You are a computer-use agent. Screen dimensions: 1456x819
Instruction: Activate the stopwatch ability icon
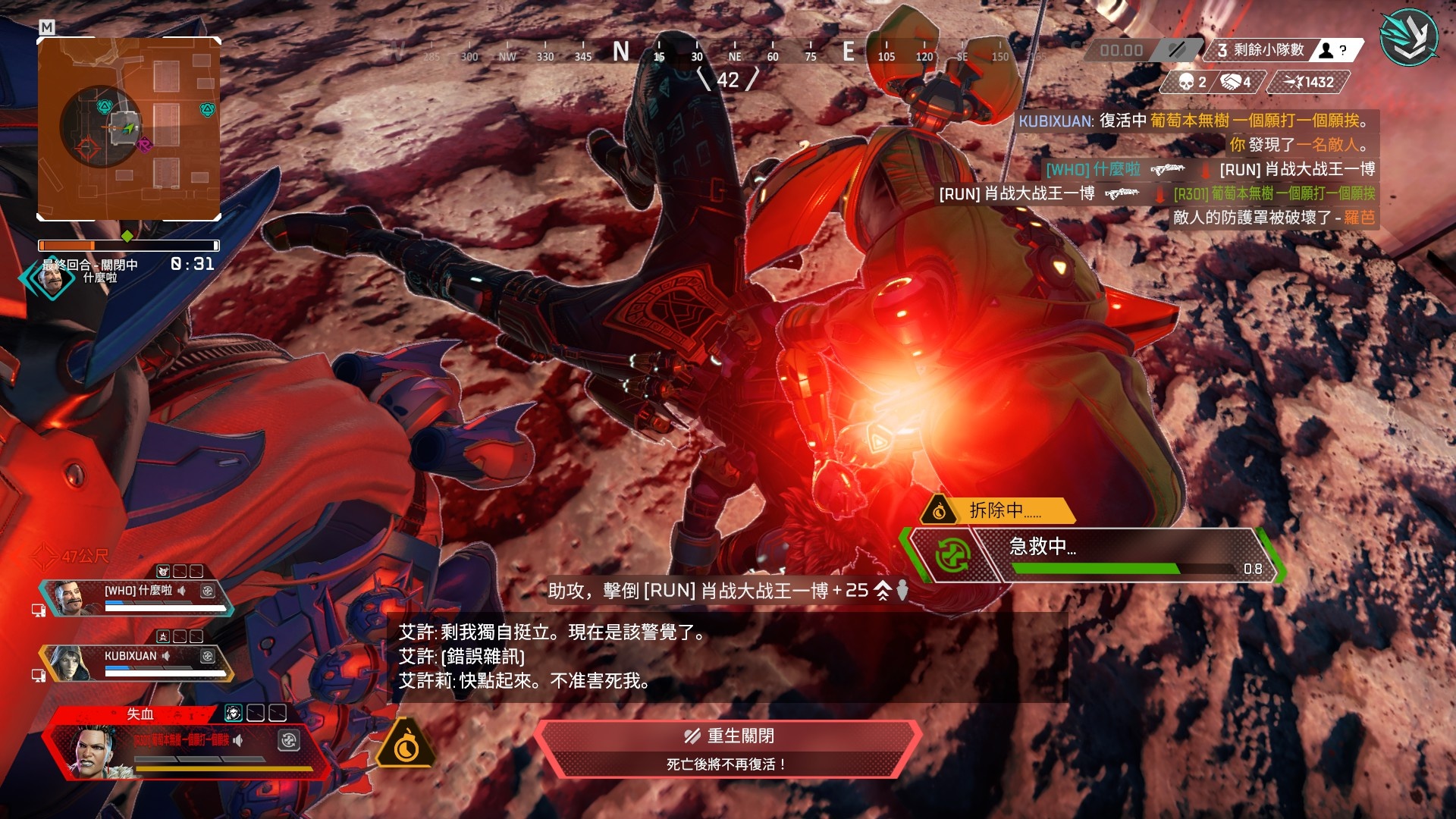[406, 745]
